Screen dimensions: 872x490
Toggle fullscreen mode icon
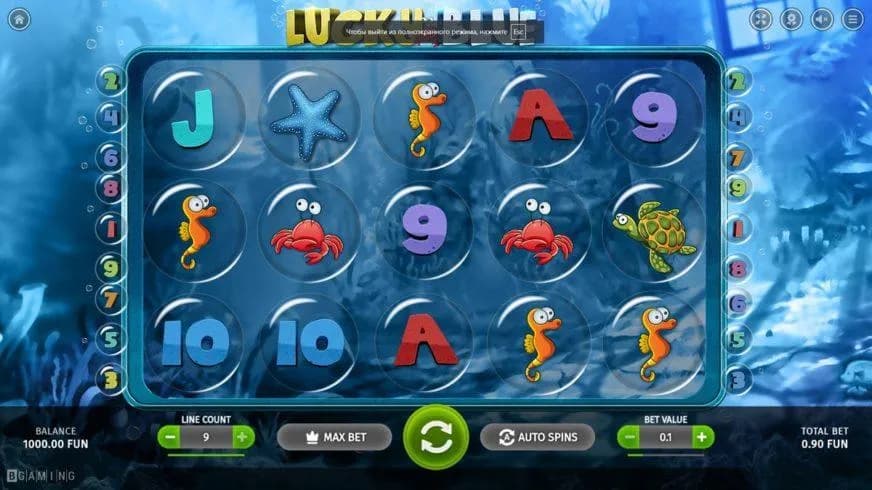(x=761, y=19)
